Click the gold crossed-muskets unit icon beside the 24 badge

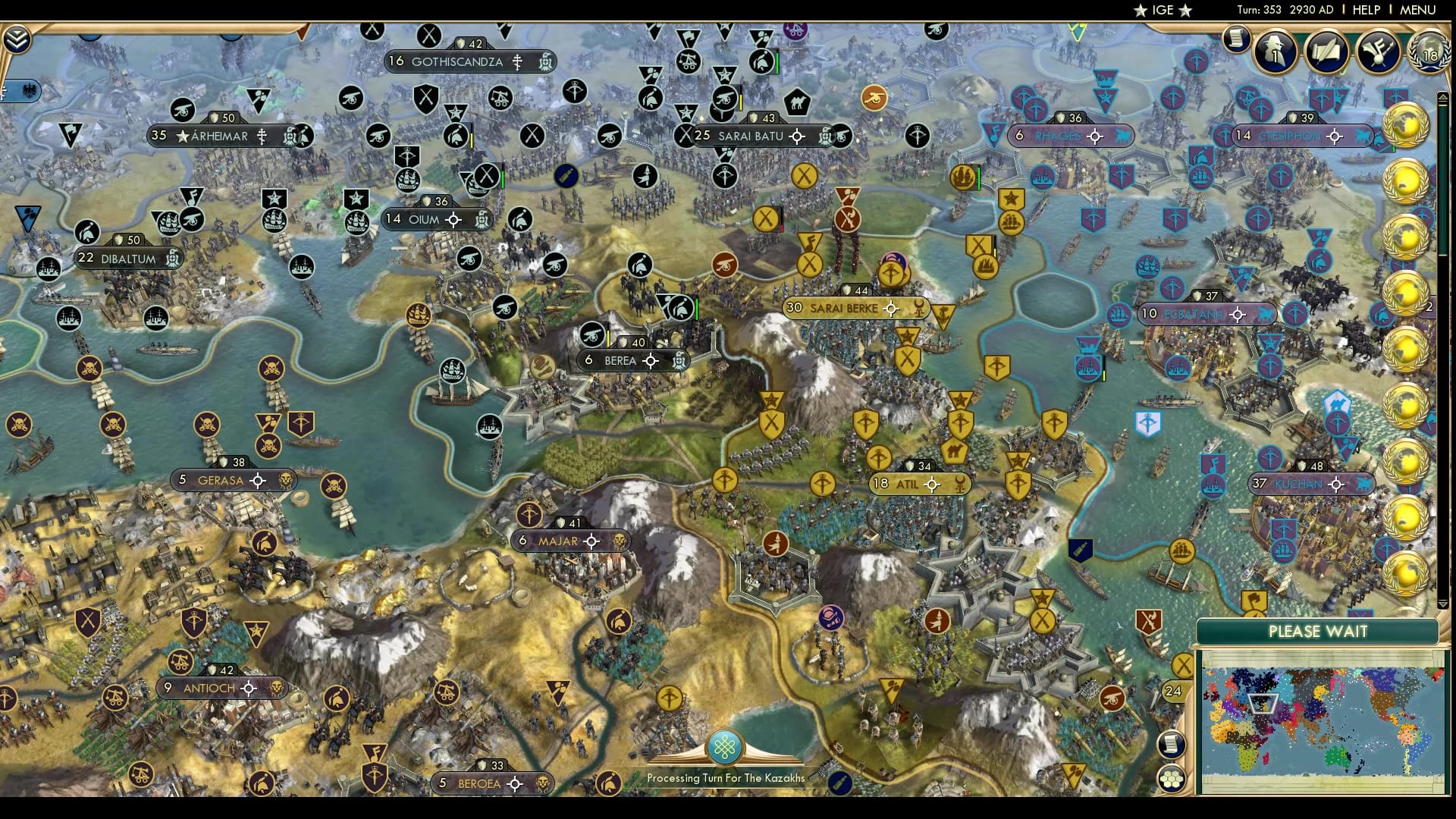pyautogui.click(x=1181, y=664)
